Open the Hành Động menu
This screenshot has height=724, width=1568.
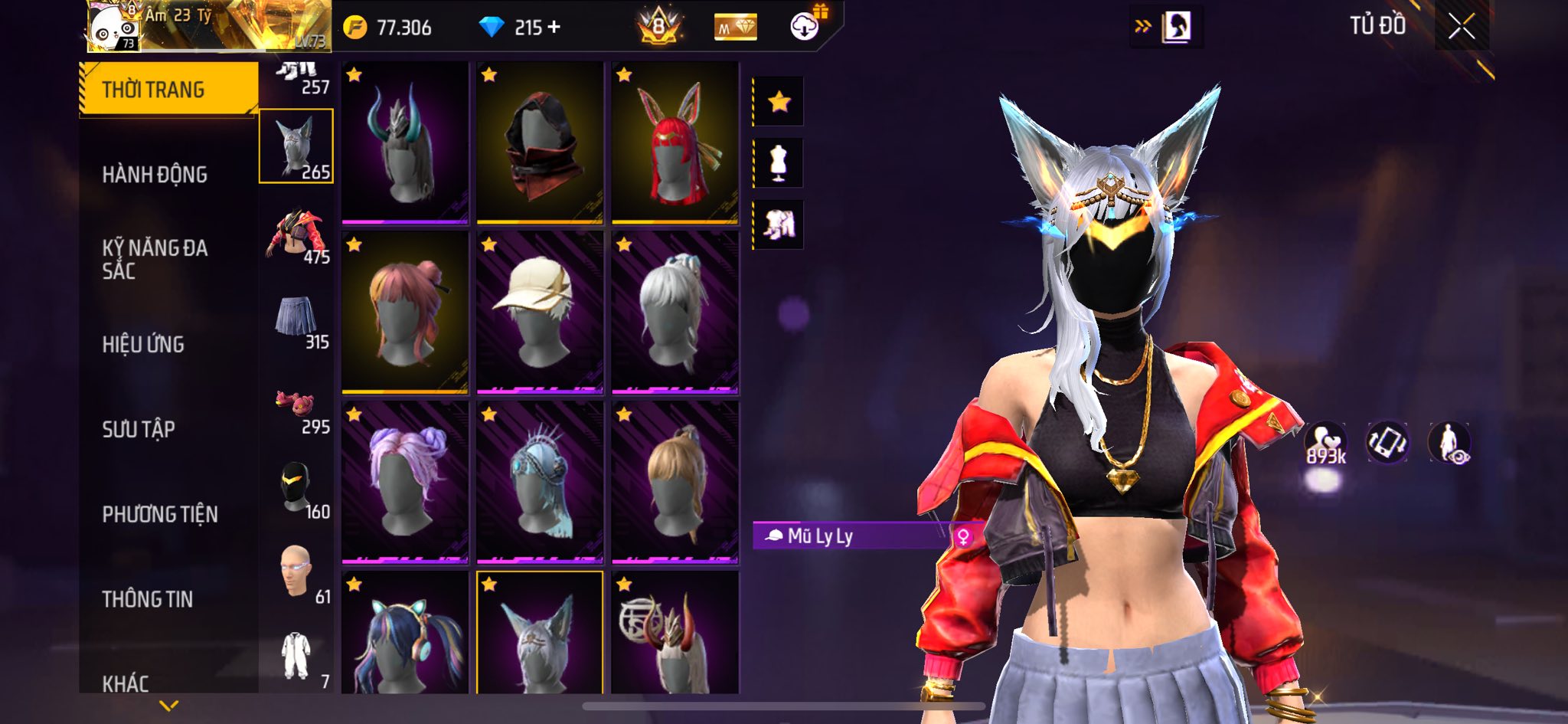coord(155,175)
